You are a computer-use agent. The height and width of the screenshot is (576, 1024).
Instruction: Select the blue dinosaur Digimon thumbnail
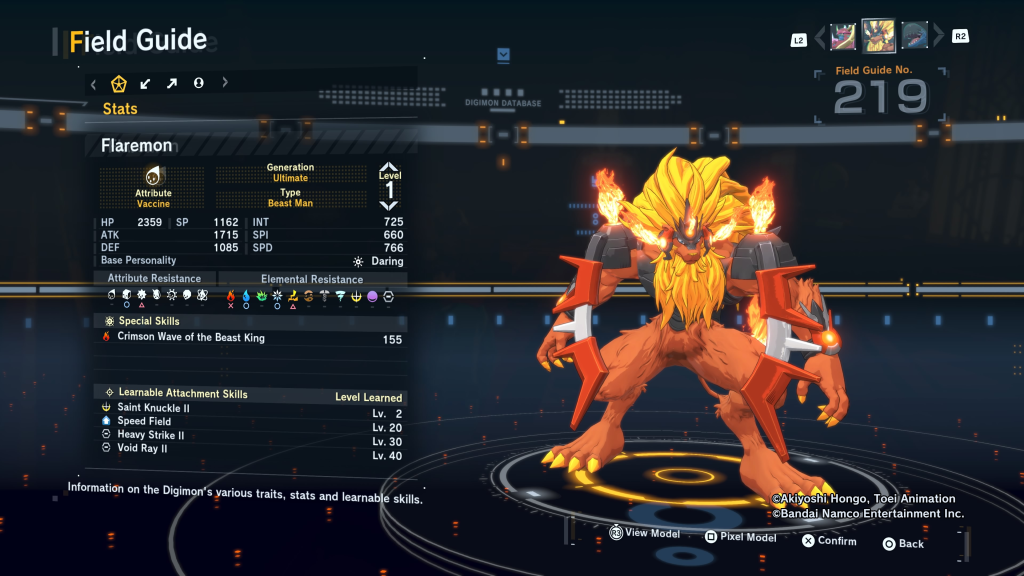pos(914,36)
